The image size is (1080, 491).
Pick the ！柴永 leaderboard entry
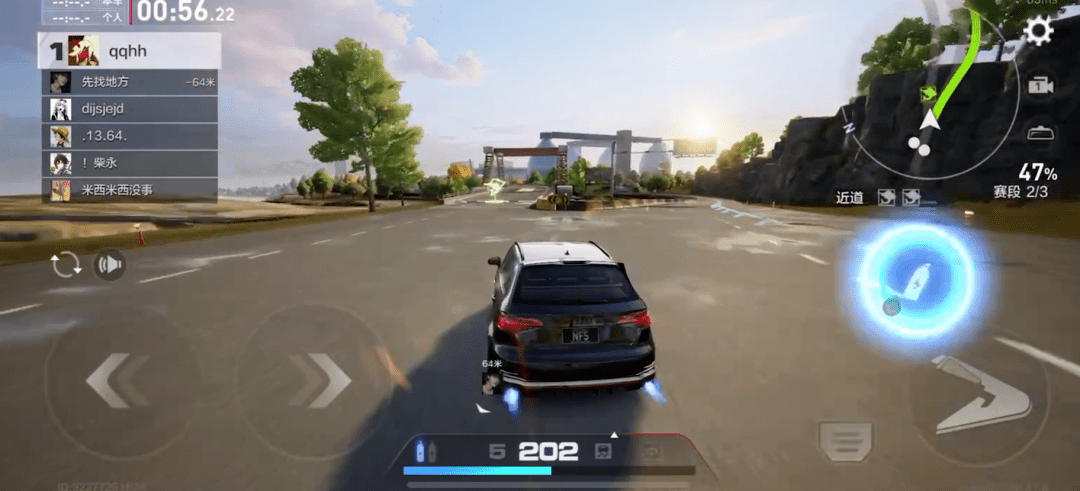pyautogui.click(x=129, y=163)
